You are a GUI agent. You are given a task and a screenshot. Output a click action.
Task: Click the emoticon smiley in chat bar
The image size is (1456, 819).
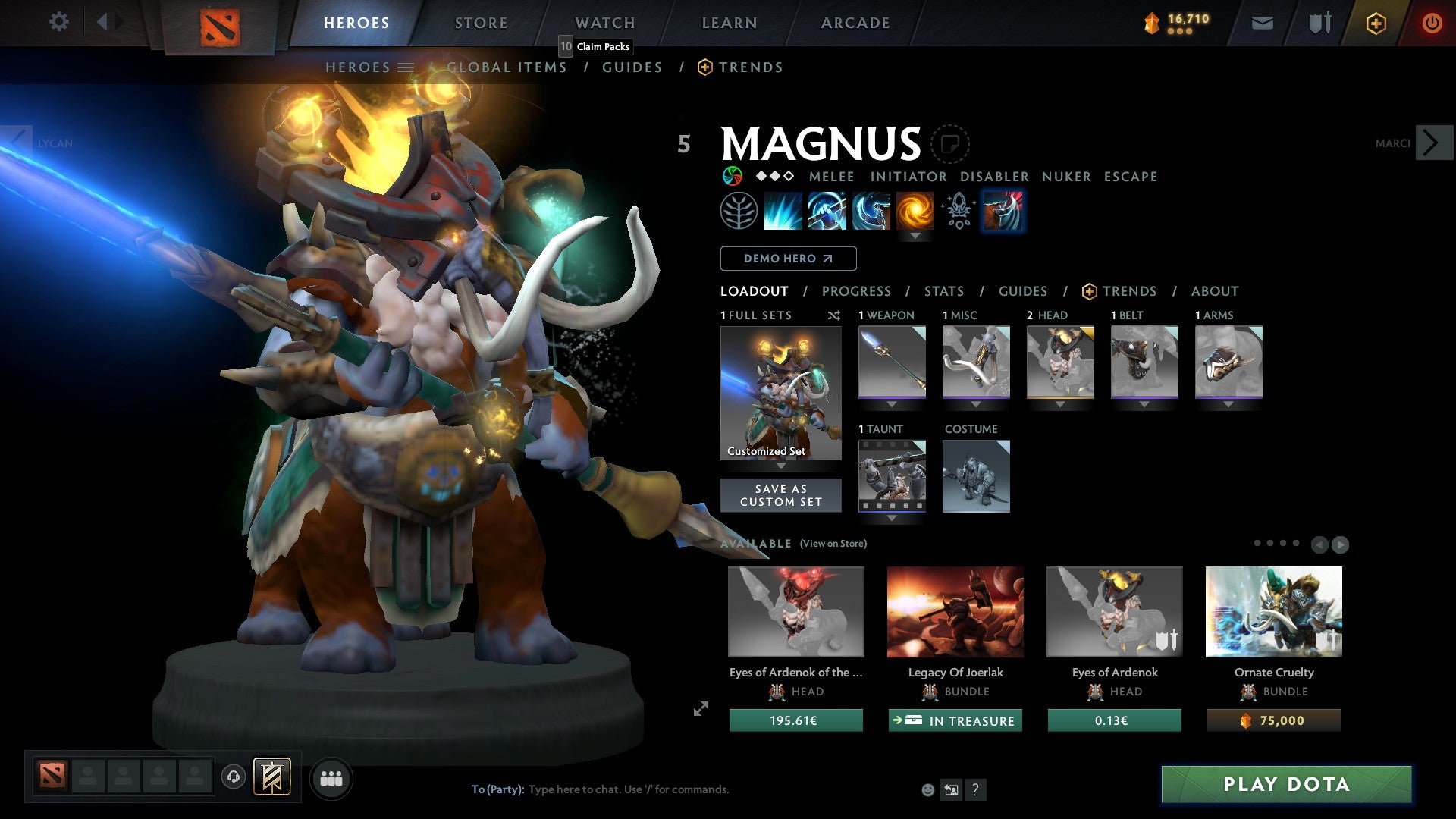pyautogui.click(x=927, y=789)
